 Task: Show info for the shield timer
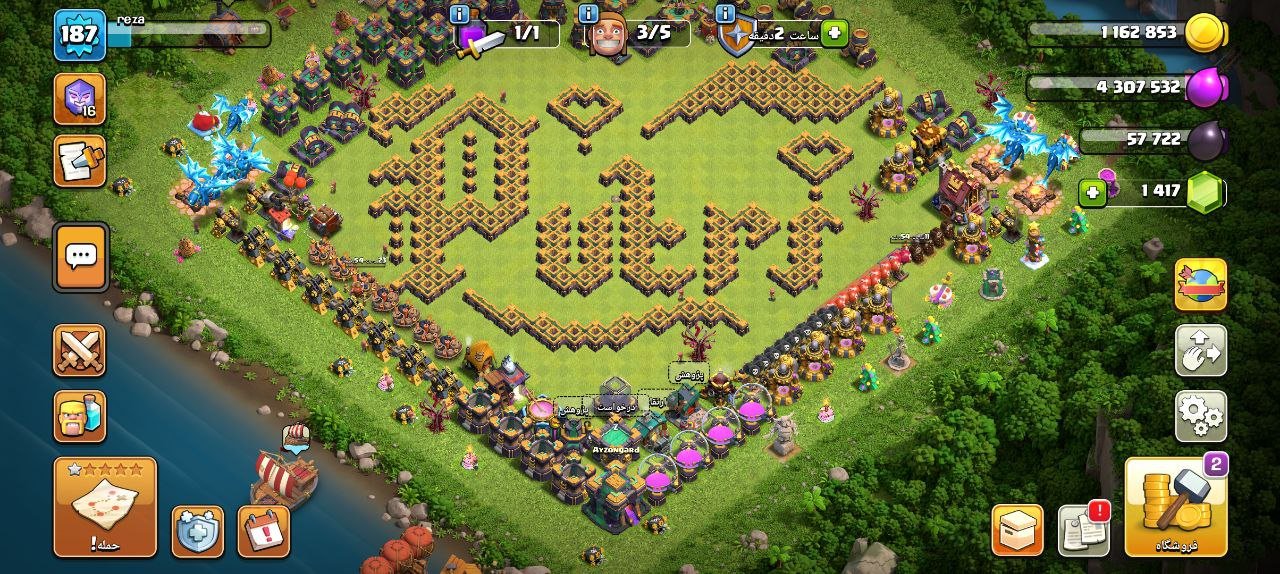click(726, 14)
